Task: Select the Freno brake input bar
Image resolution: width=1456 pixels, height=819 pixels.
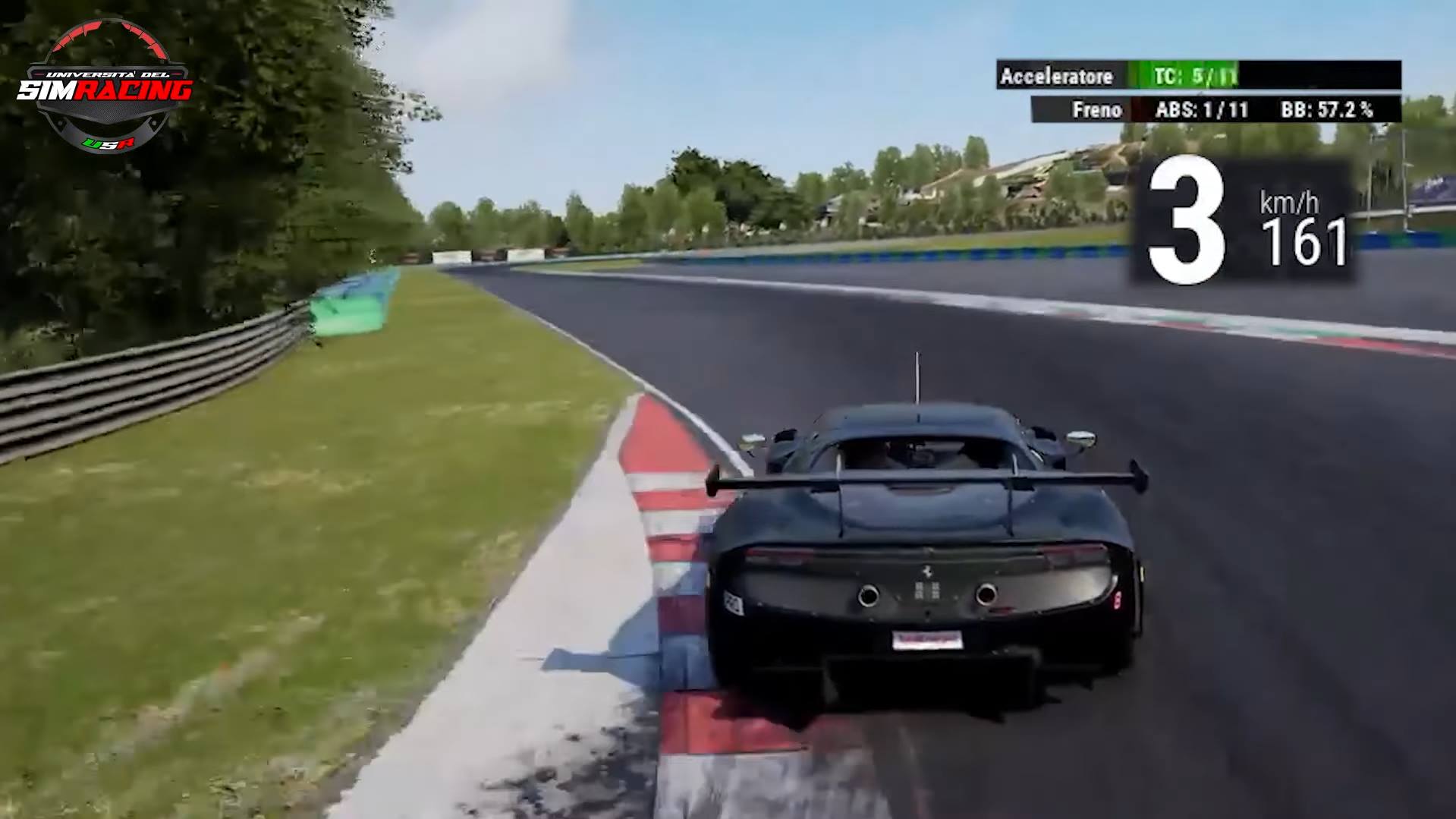Action: point(1136,110)
